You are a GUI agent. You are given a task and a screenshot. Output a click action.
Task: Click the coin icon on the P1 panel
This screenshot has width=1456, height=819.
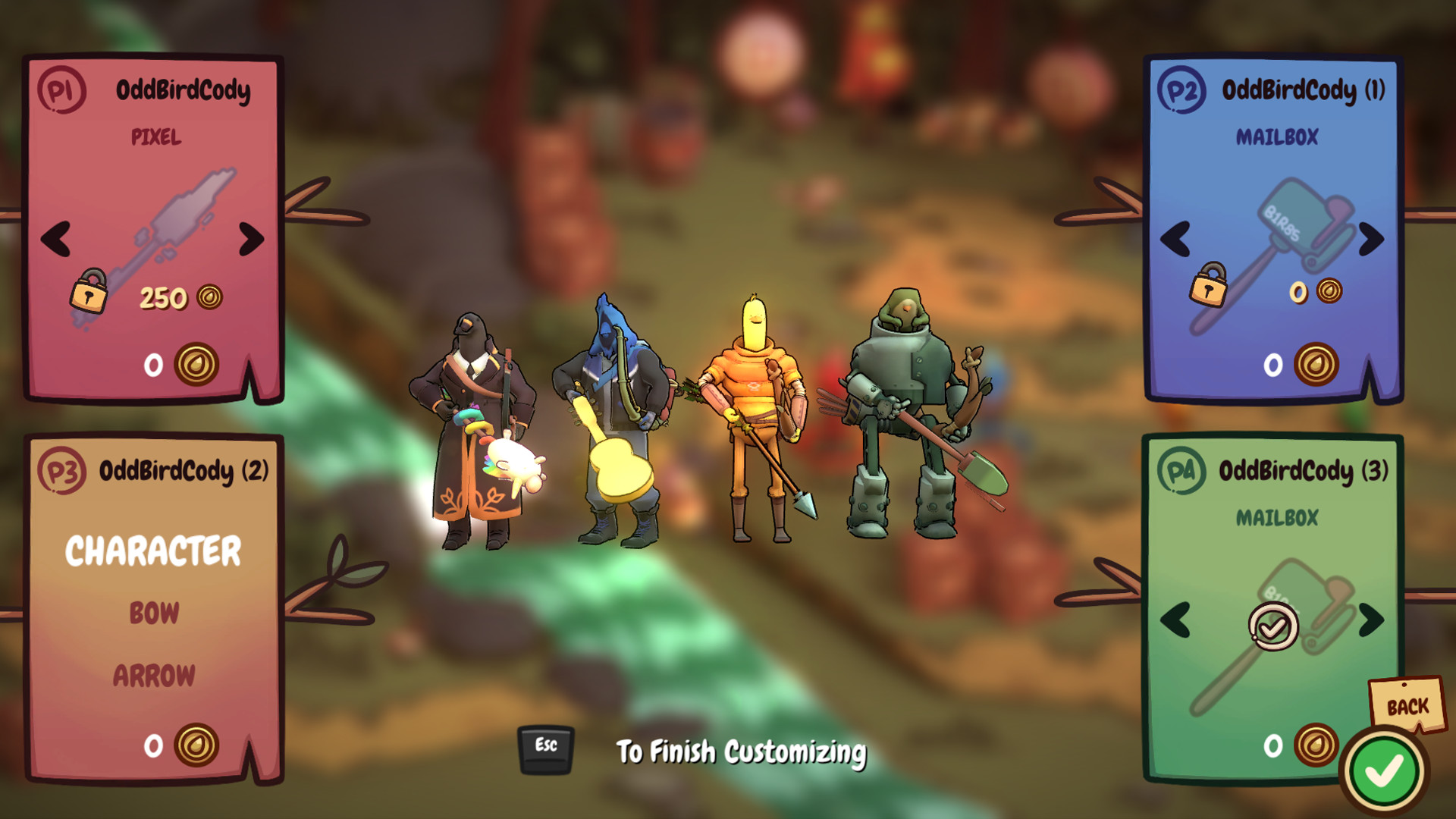(x=196, y=365)
